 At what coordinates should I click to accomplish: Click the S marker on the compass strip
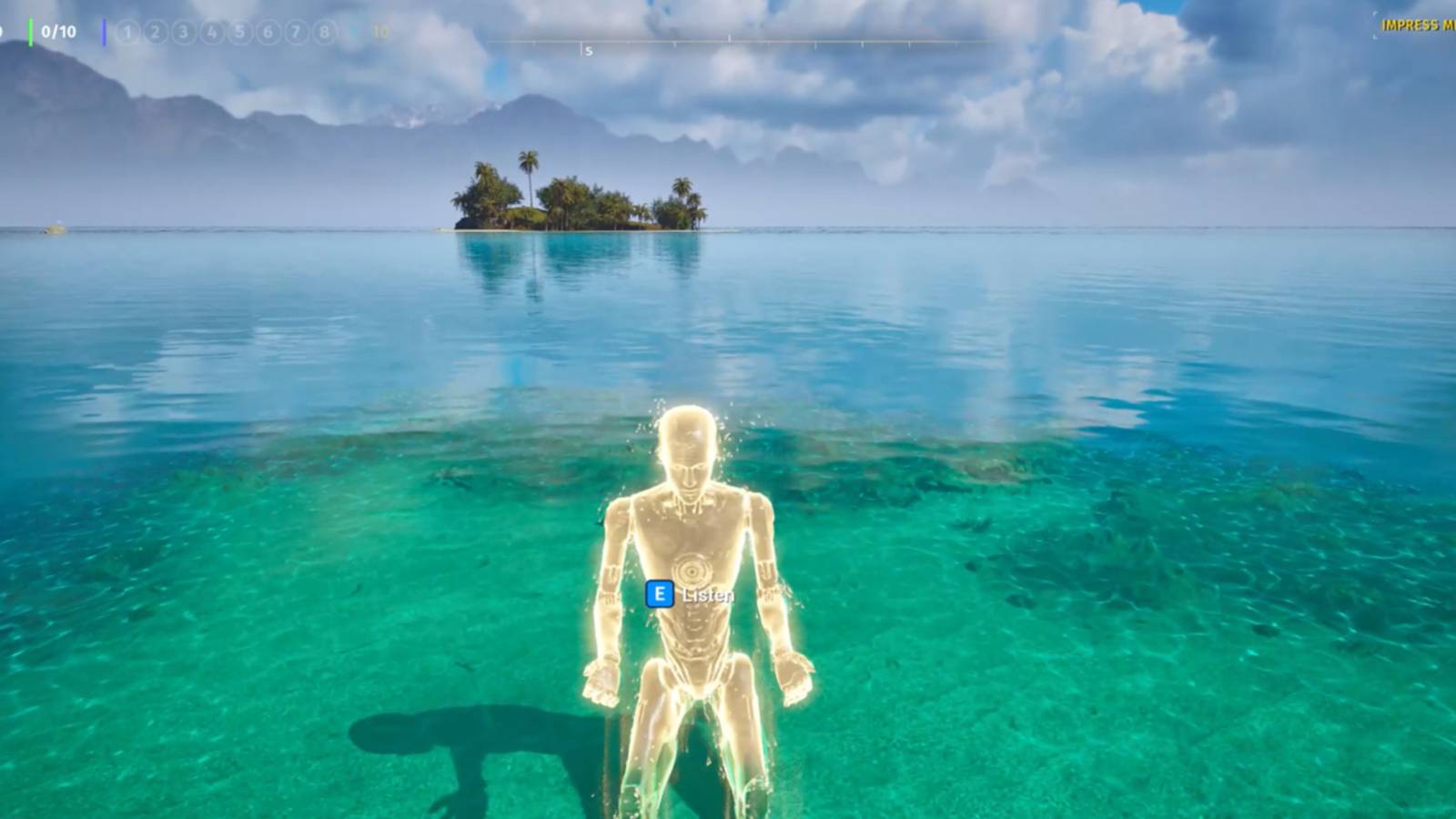pos(588,51)
